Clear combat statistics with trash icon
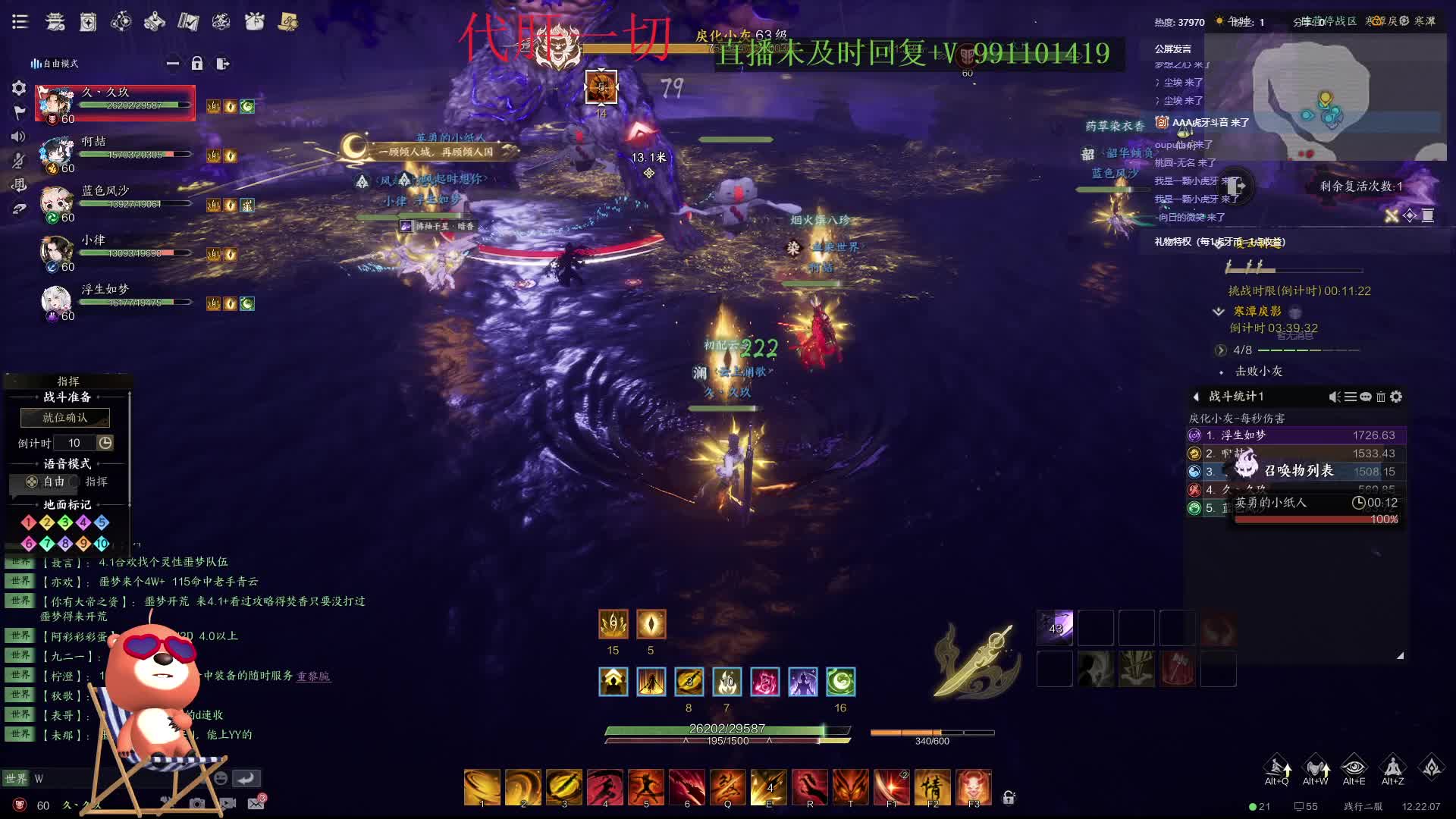 [1381, 397]
